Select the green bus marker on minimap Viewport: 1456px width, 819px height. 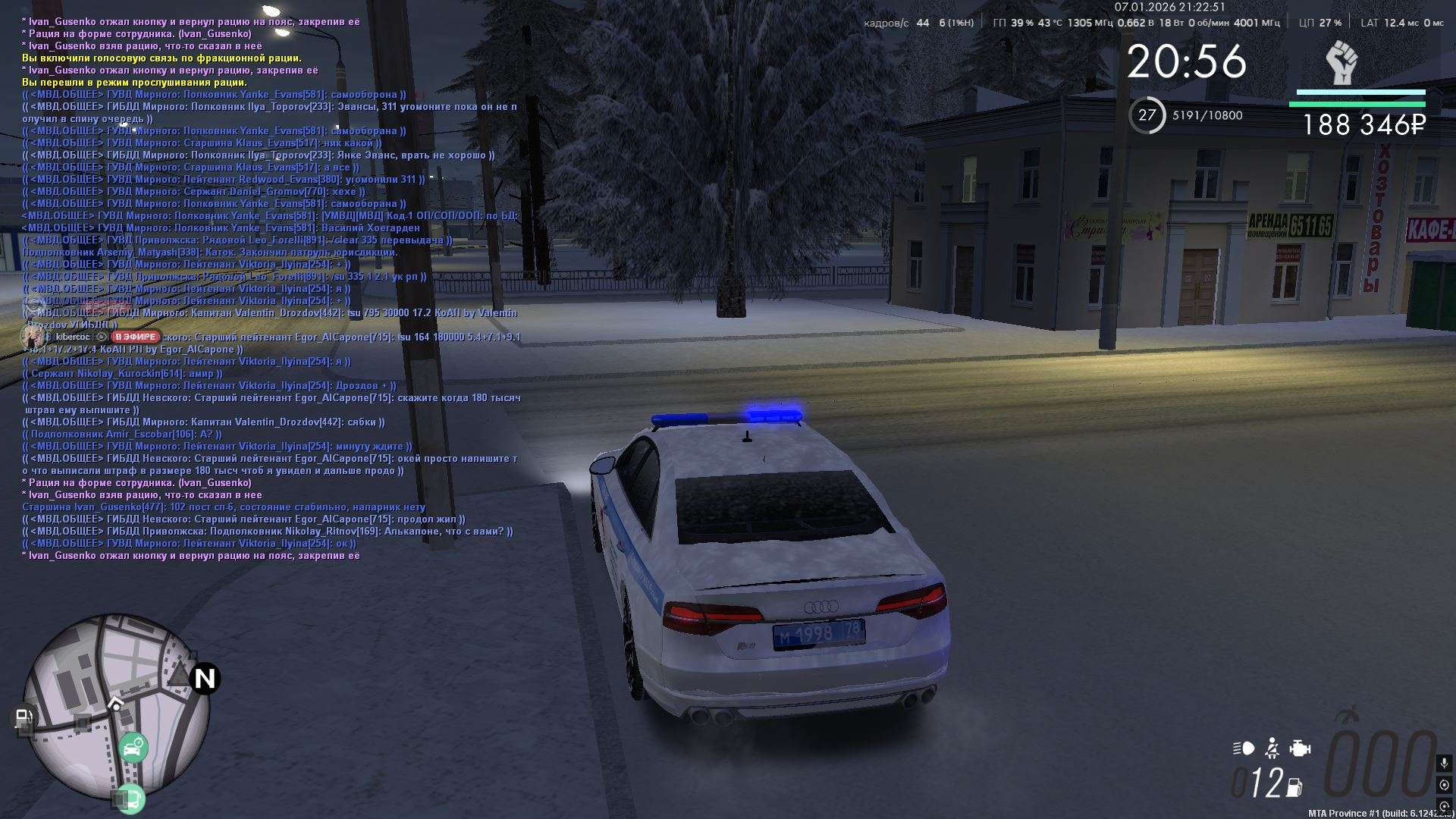130,799
